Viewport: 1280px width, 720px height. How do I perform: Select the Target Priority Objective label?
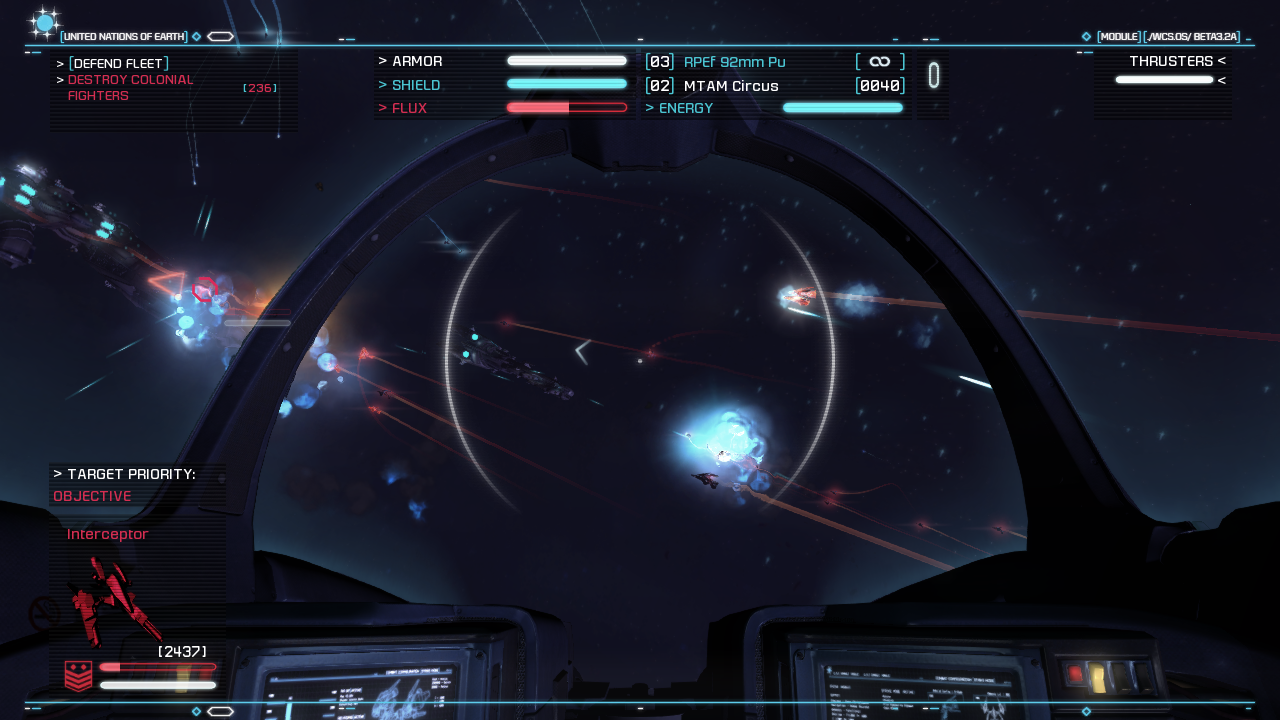tap(92, 496)
